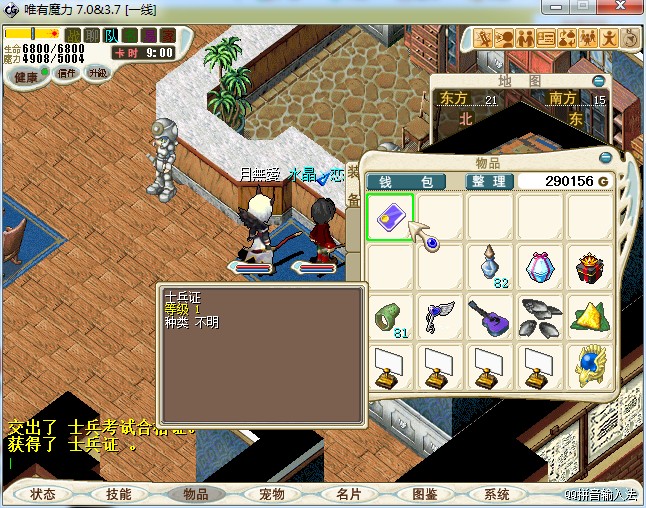The width and height of the screenshot is (646, 508).
Task: Select the crystal gem with pink bow
Action: click(x=540, y=267)
